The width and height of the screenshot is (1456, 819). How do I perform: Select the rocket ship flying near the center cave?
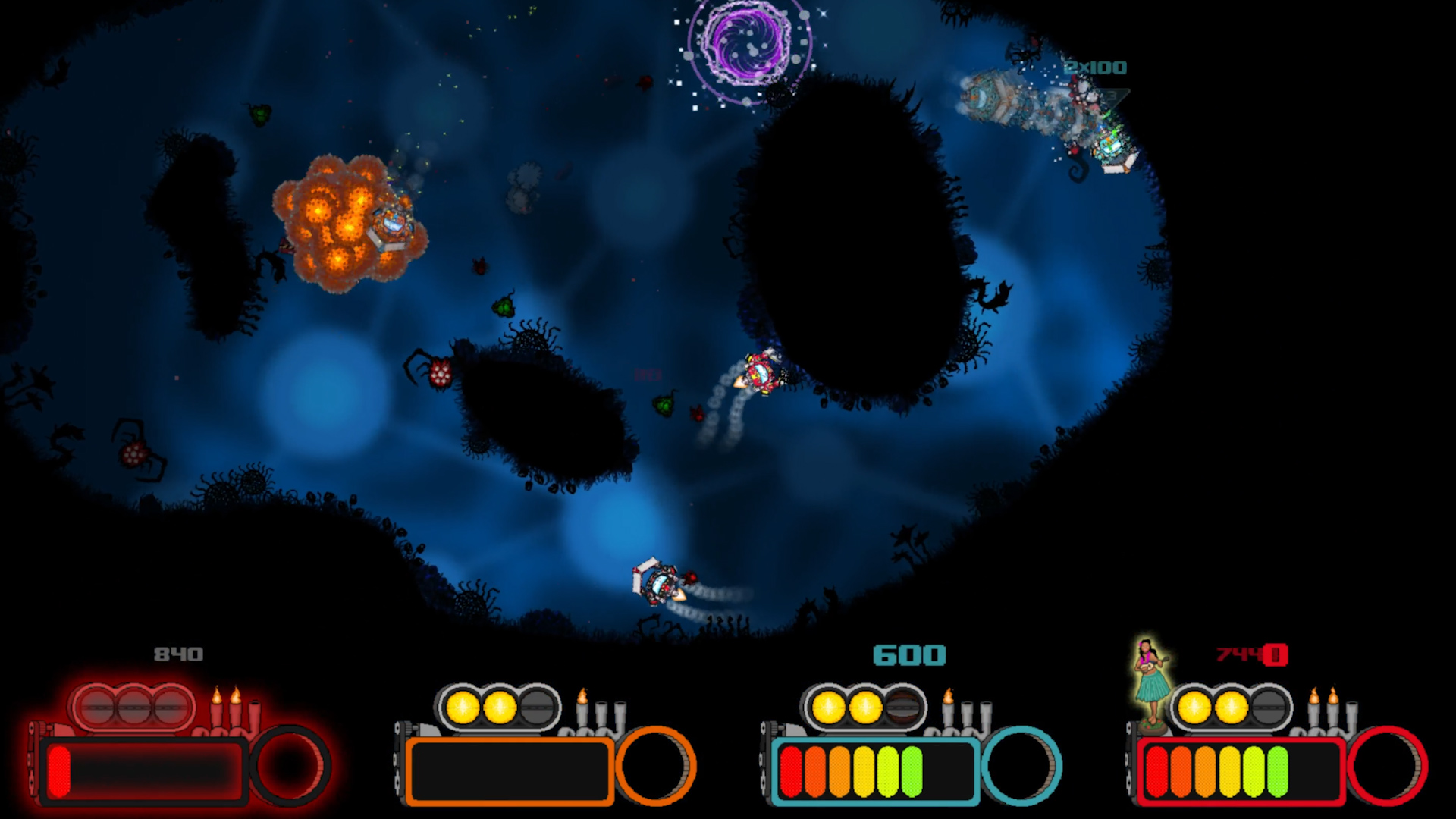(761, 372)
